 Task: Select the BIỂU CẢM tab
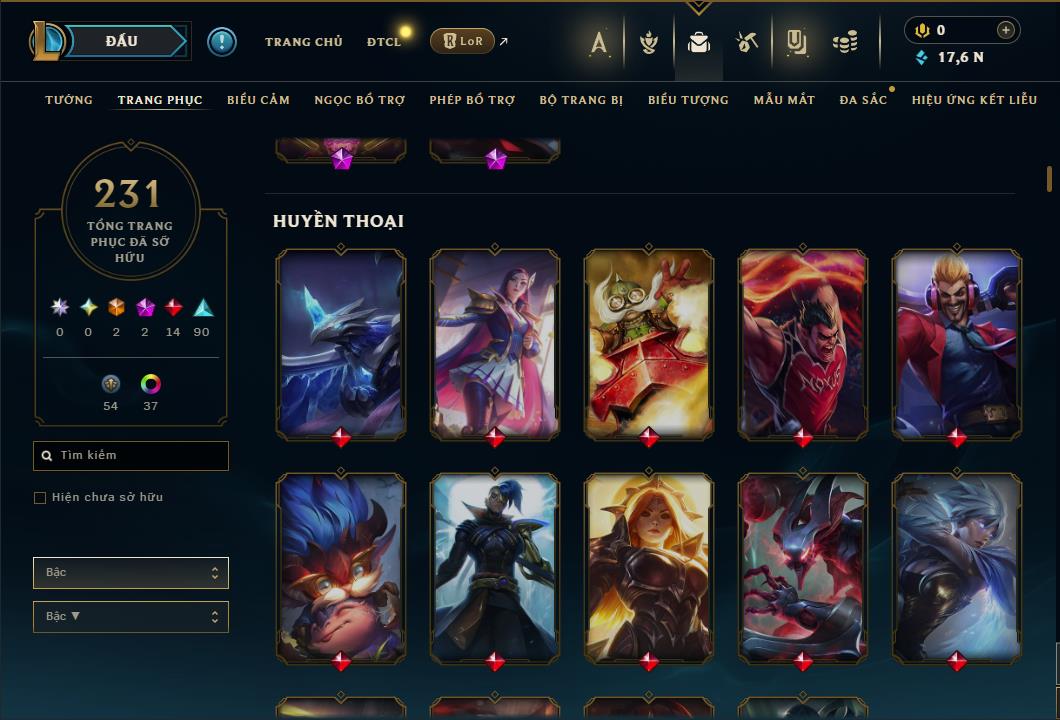click(x=258, y=100)
